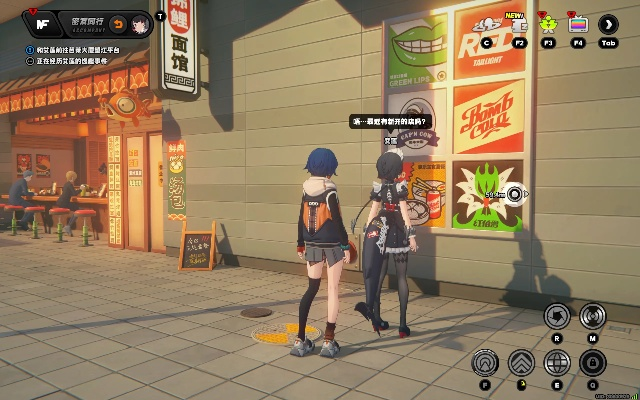Click the locked padlock ability button

click(592, 362)
